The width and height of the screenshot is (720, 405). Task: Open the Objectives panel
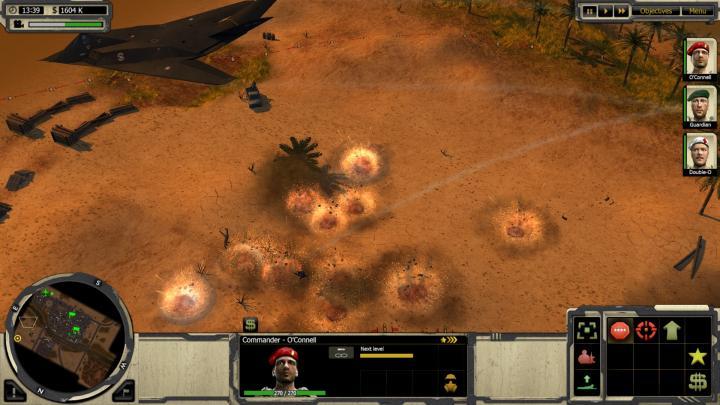[x=657, y=11]
